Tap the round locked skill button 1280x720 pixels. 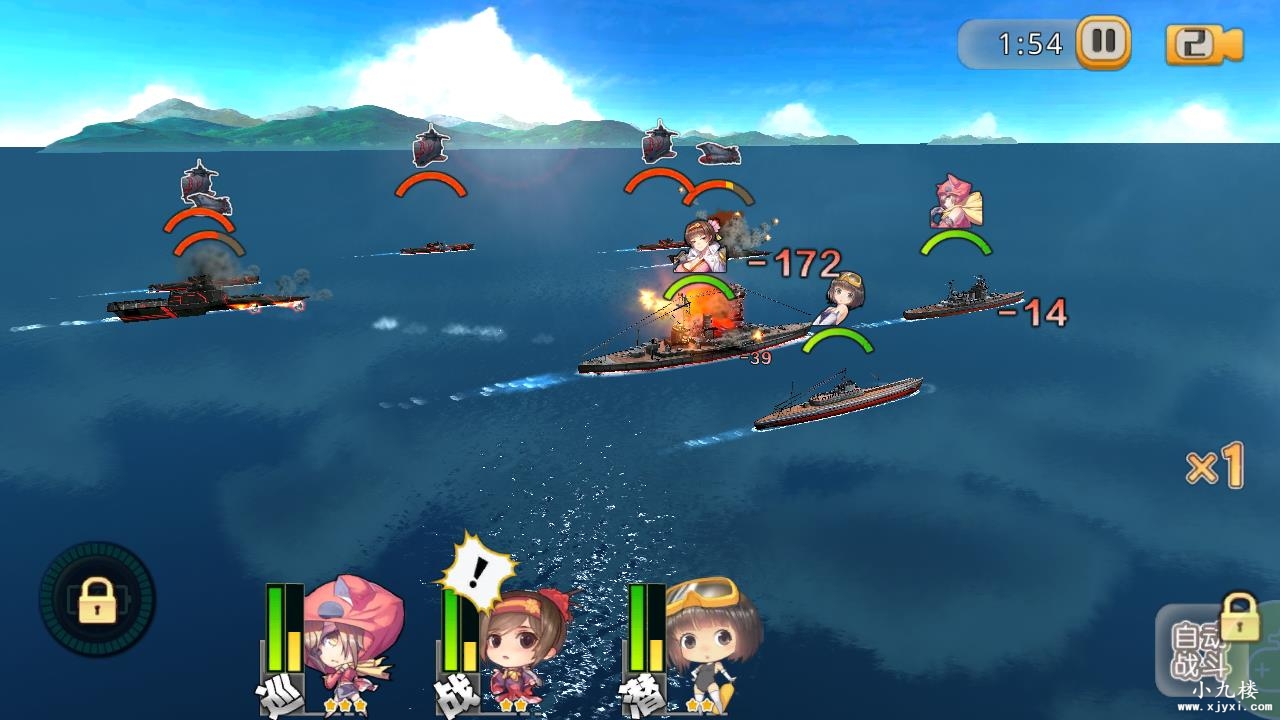pyautogui.click(x=97, y=600)
